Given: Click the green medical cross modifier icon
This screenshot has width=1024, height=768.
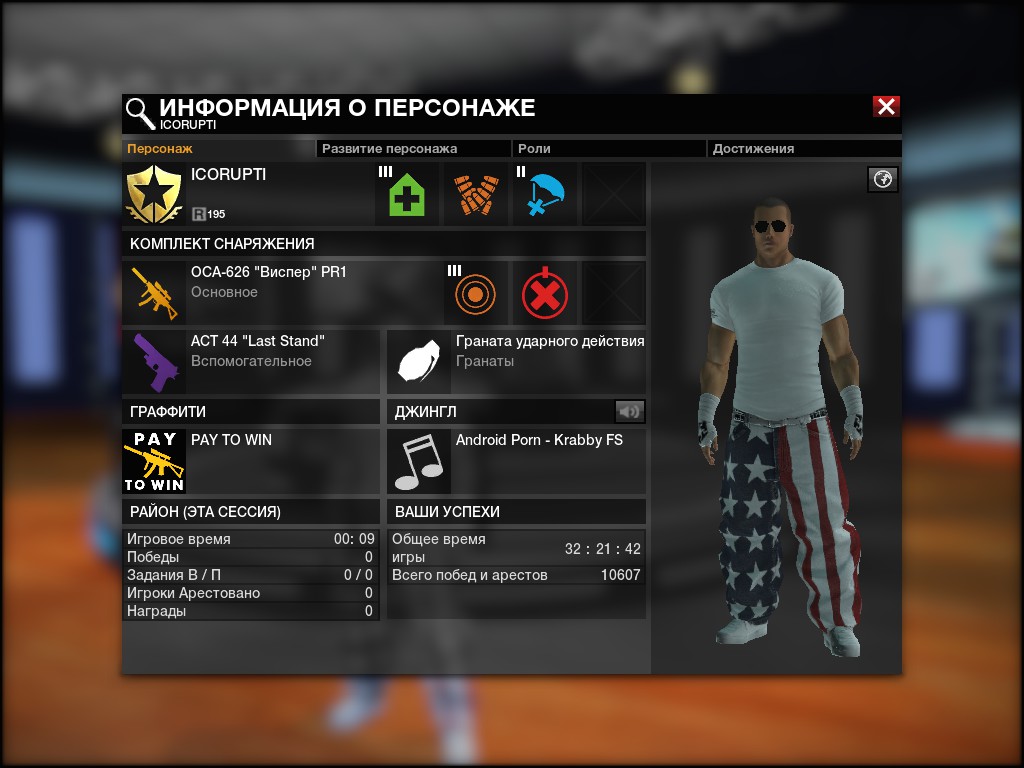Looking at the screenshot, I should (x=406, y=194).
